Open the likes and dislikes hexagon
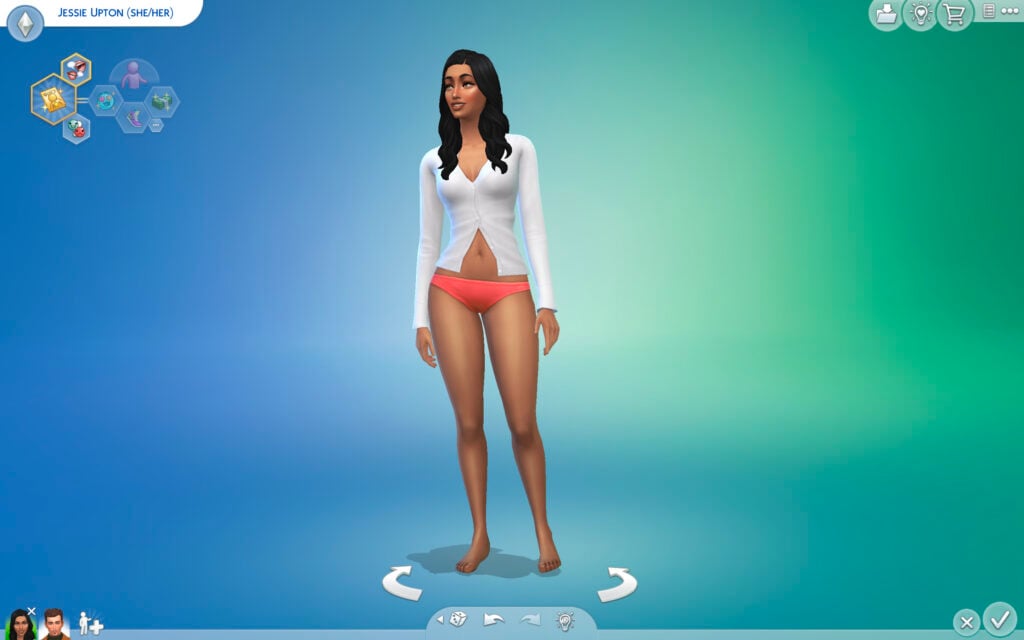The width and height of the screenshot is (1024, 640). 76,129
